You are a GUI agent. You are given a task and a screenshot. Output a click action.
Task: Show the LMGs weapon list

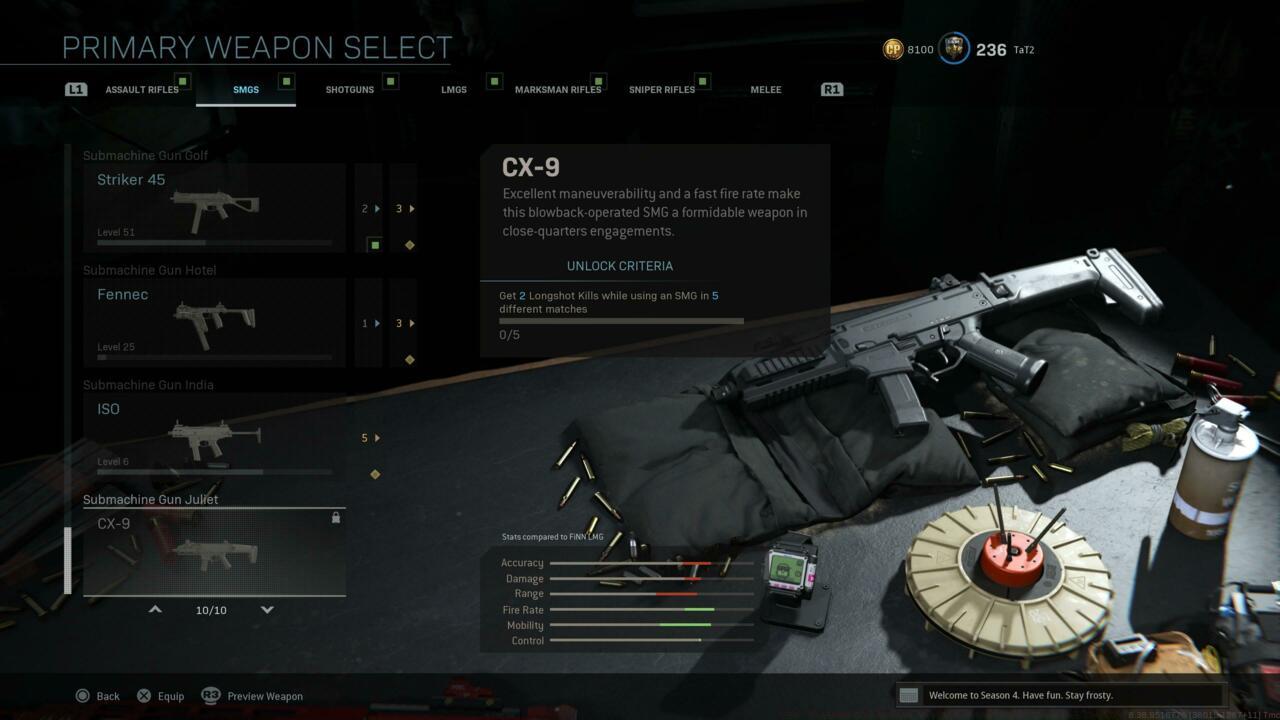[454, 90]
